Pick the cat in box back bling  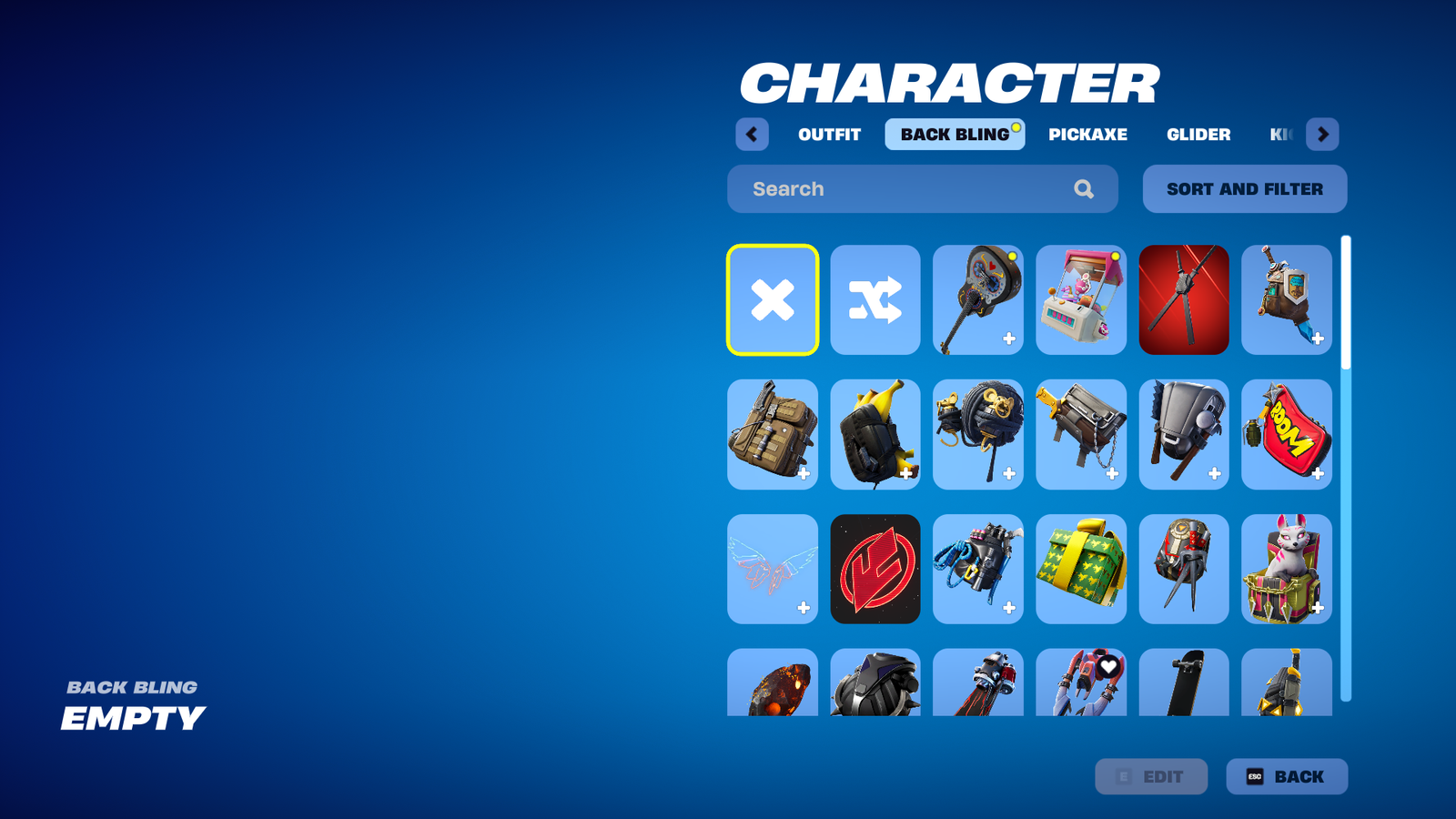[1287, 570]
